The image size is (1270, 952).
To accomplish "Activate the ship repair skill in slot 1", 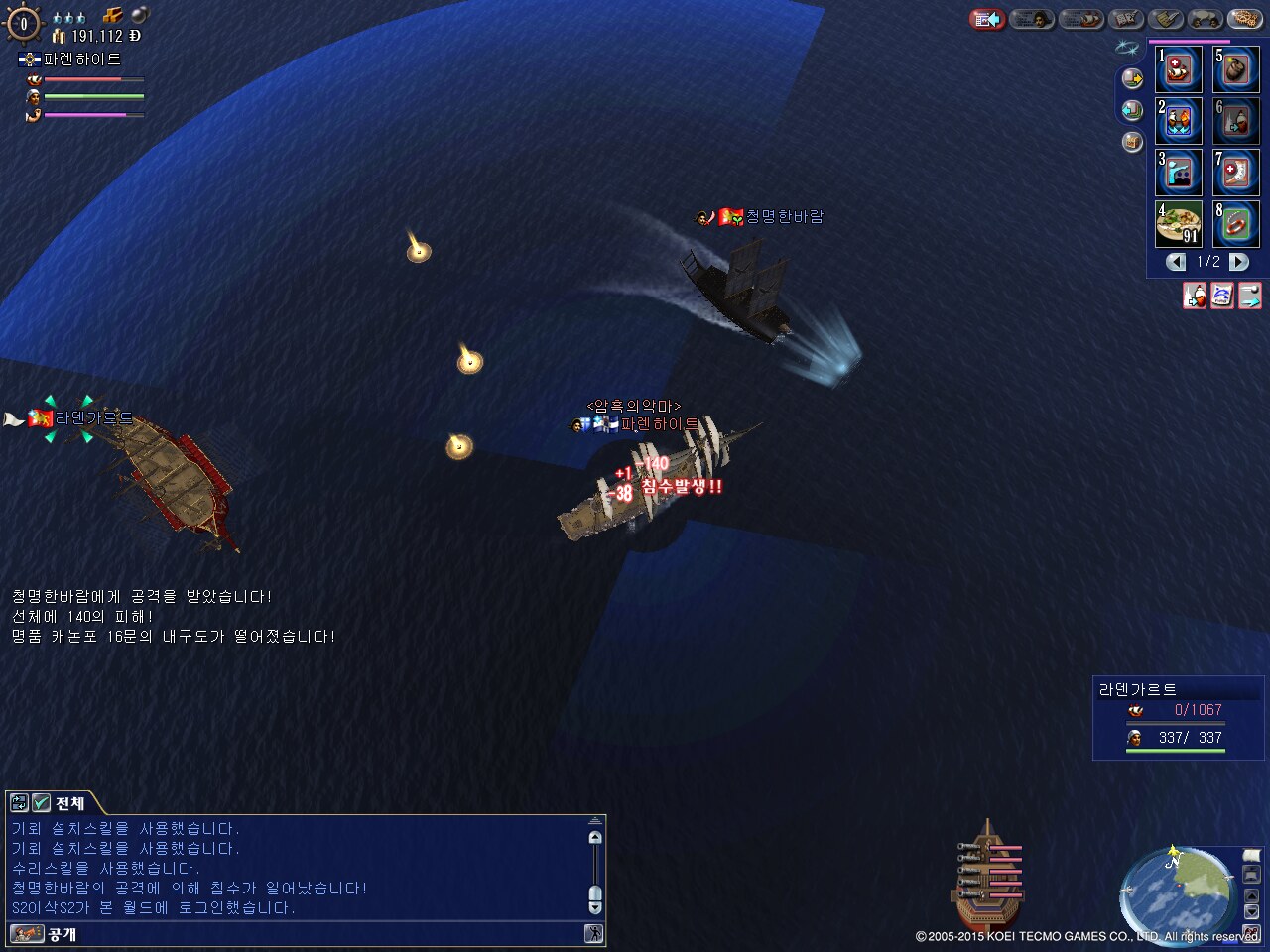I will pyautogui.click(x=1179, y=69).
